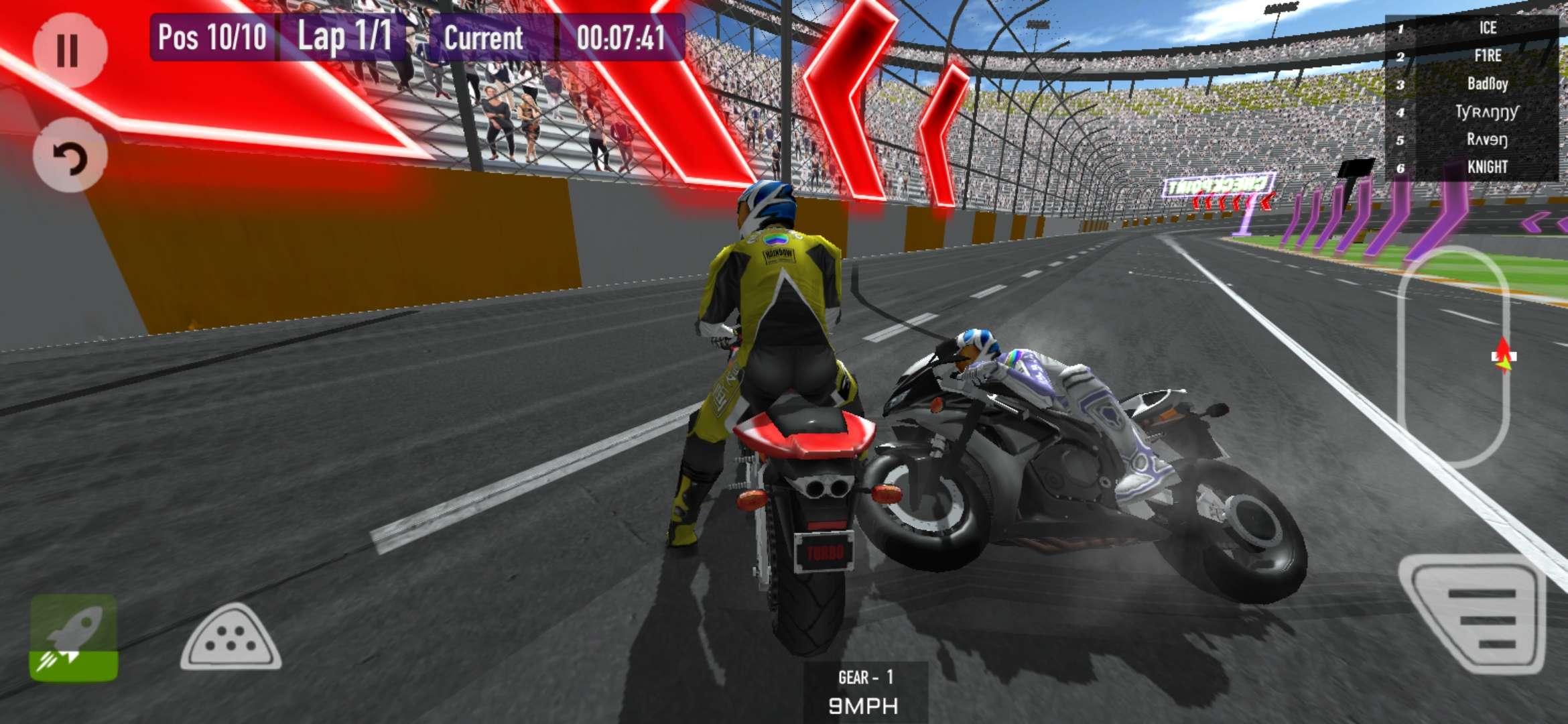Pause the race
This screenshot has height=724, width=1568.
[69, 50]
